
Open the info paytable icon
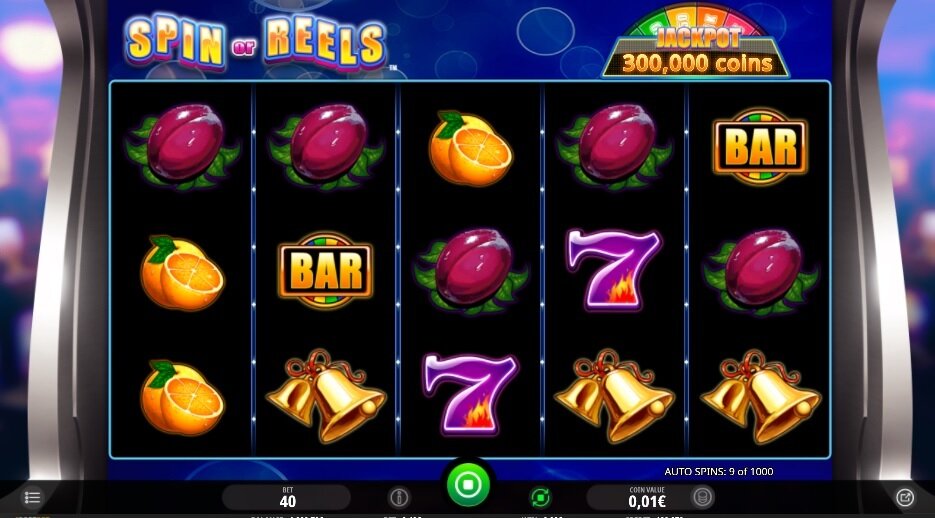(x=398, y=497)
